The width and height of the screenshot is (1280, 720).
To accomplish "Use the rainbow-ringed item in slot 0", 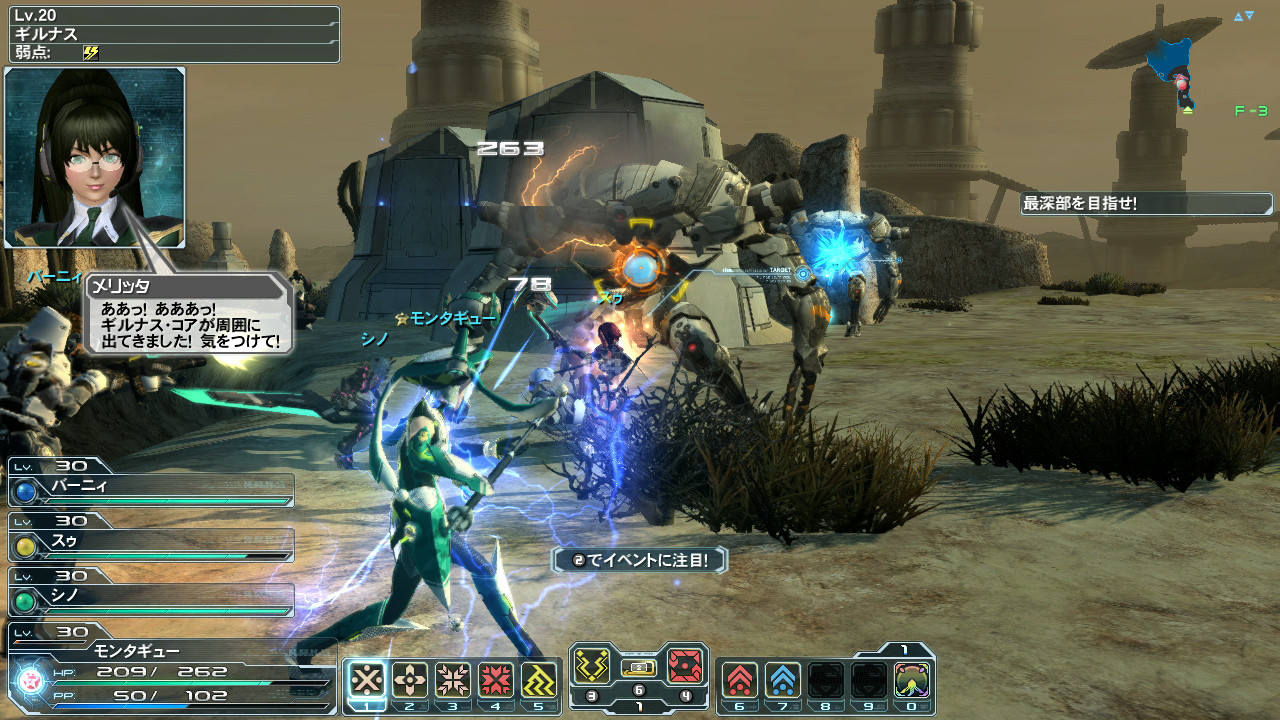I will pos(912,680).
